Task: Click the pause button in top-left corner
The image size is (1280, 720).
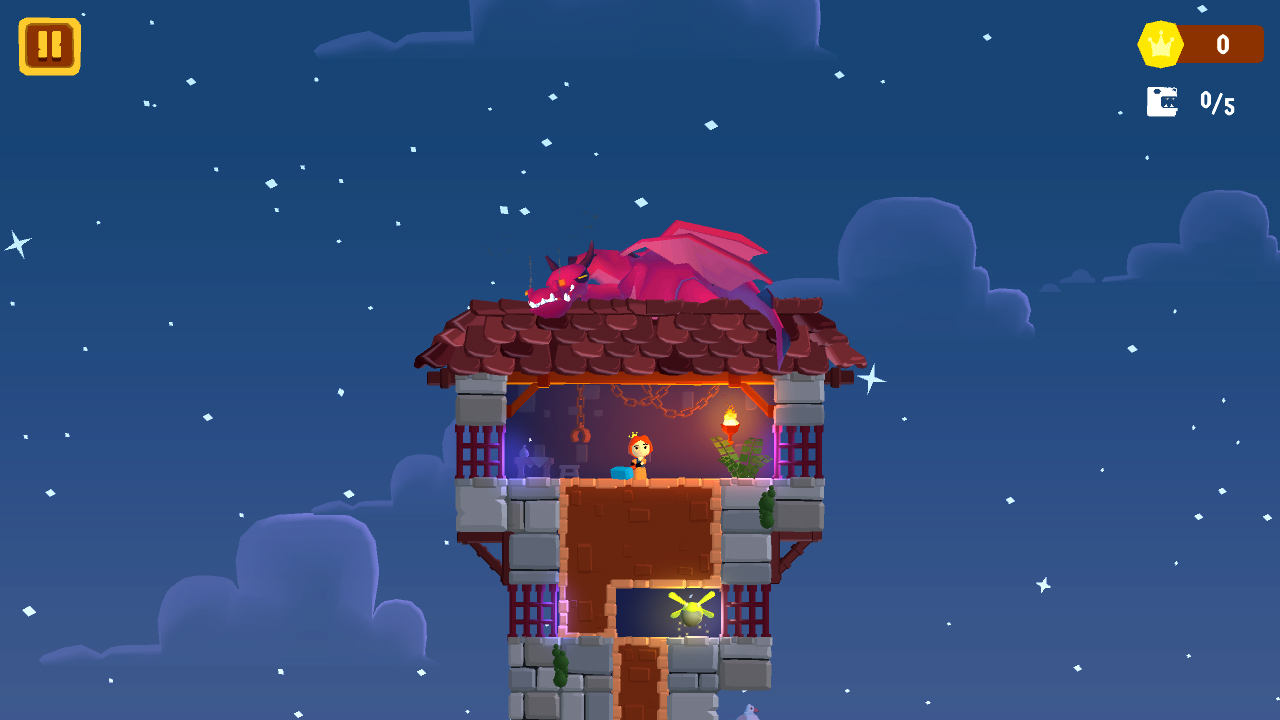Action: [49, 44]
